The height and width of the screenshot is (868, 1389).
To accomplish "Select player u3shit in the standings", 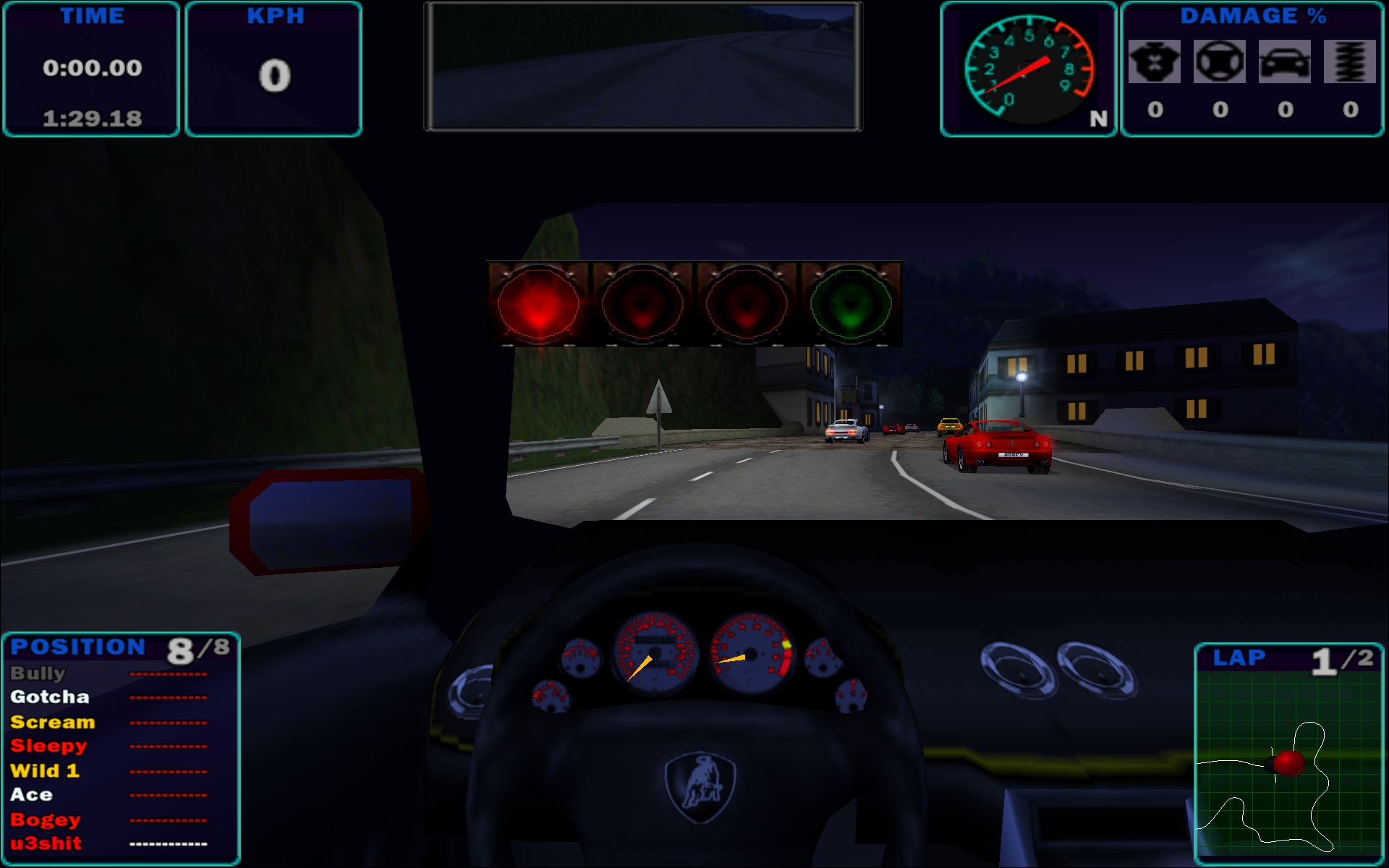I will click(46, 843).
